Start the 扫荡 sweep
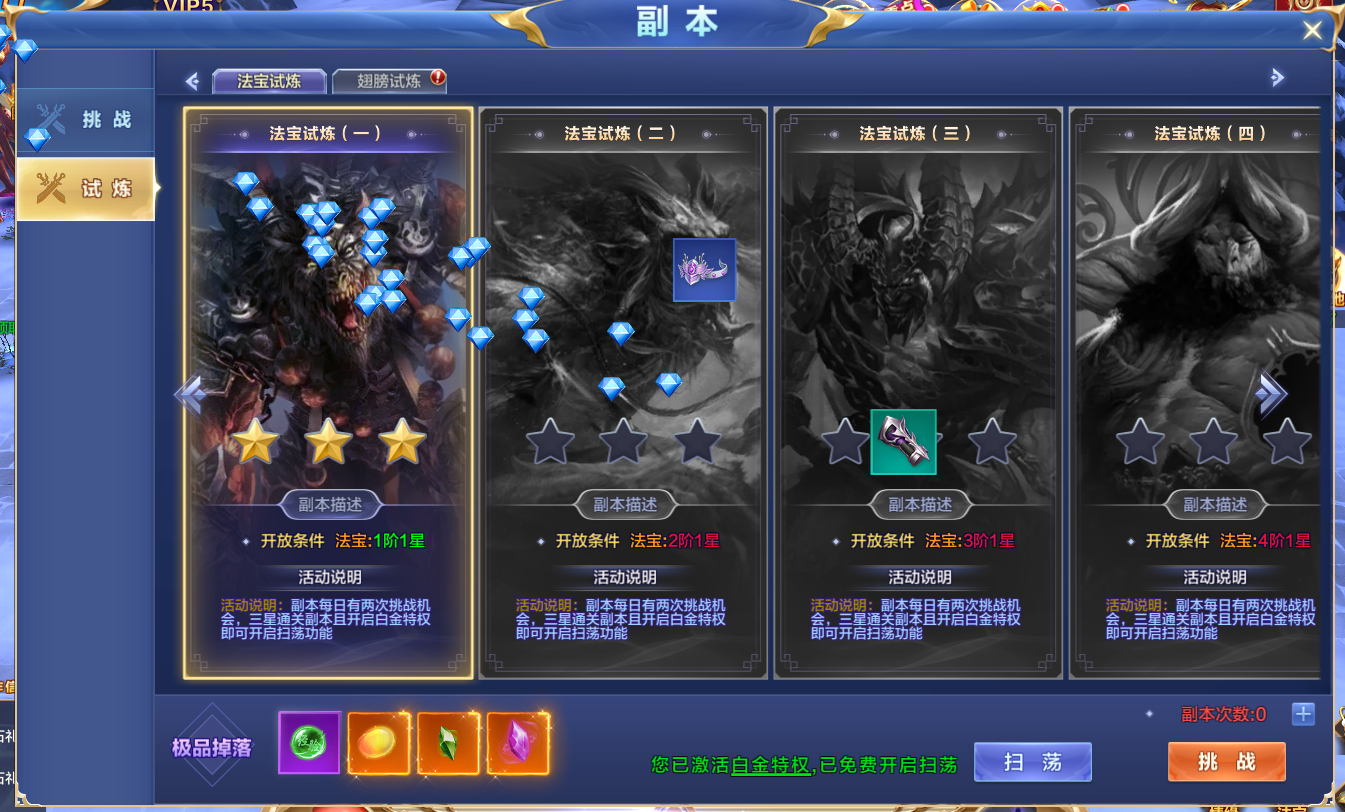The image size is (1345, 812). [x=1032, y=762]
